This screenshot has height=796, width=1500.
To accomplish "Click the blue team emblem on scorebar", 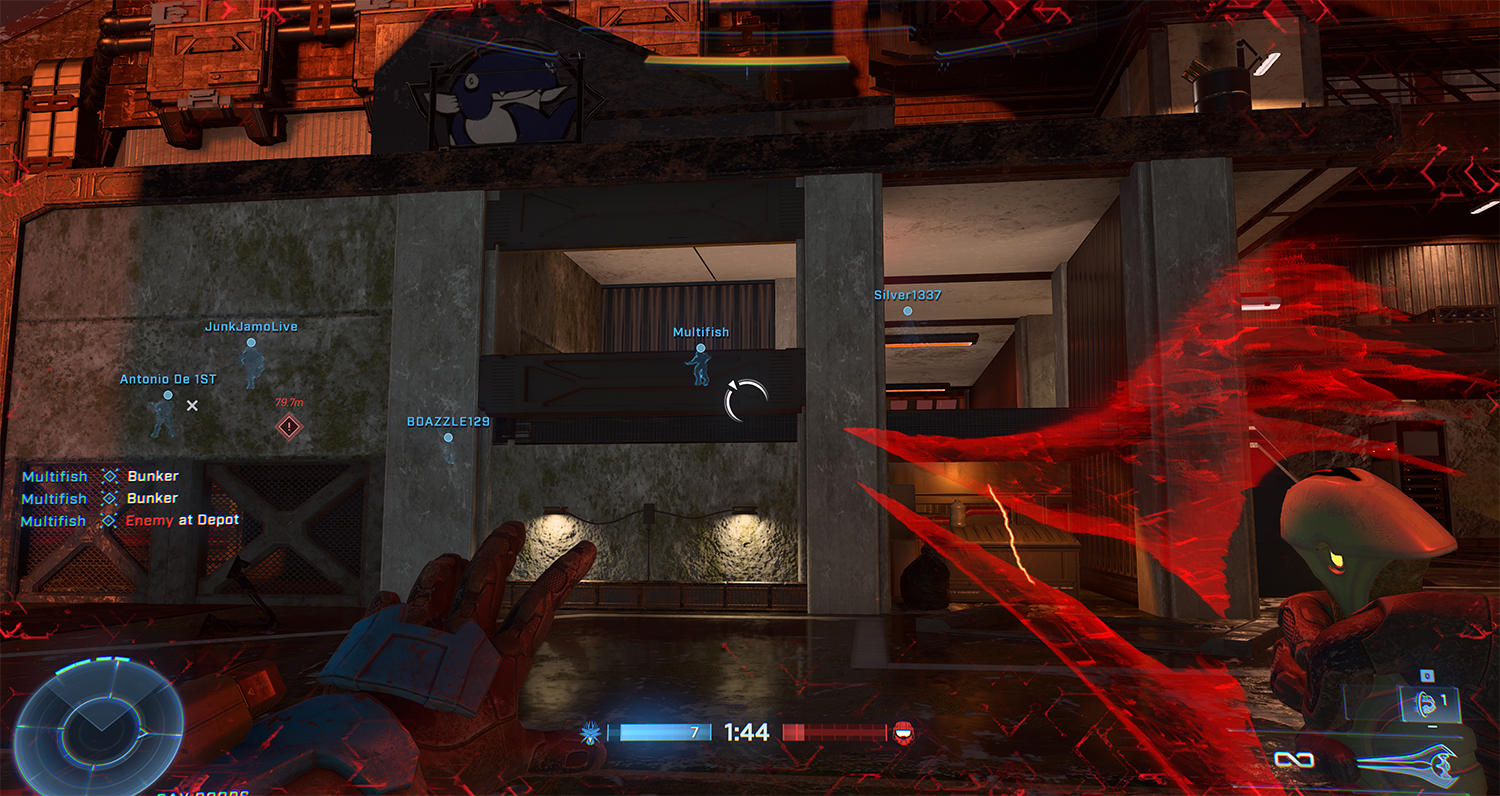I will click(x=590, y=734).
